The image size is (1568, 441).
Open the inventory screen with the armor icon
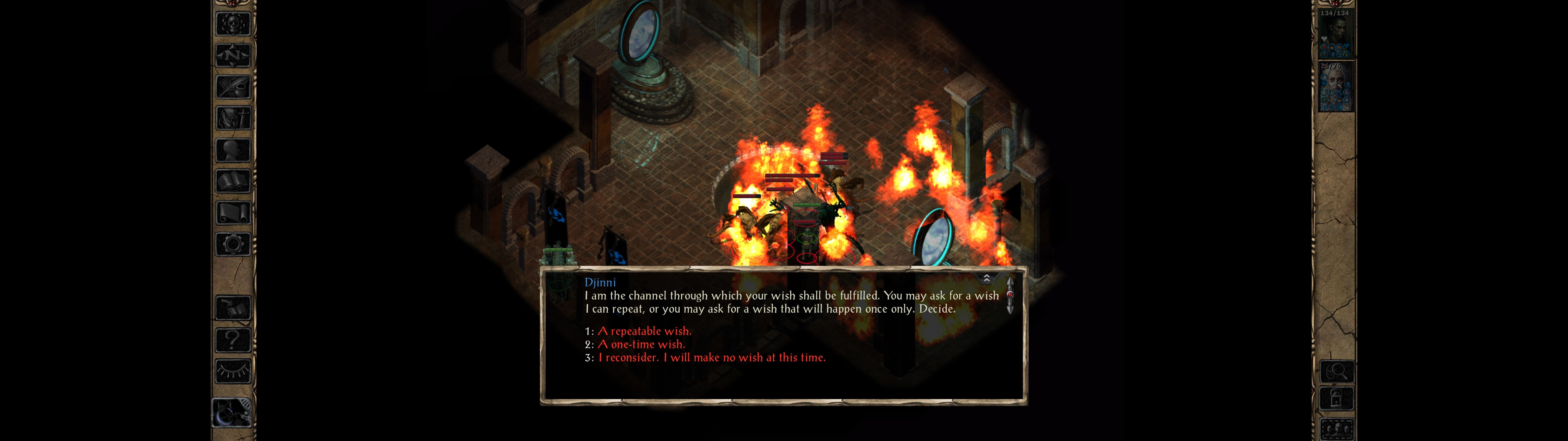[233, 118]
